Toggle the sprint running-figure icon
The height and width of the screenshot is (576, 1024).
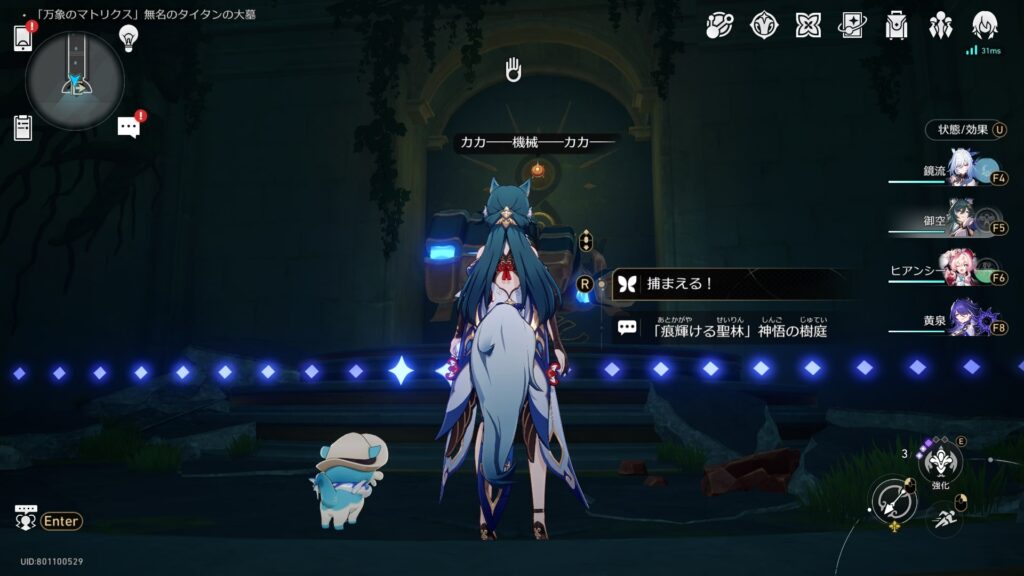pos(943,516)
